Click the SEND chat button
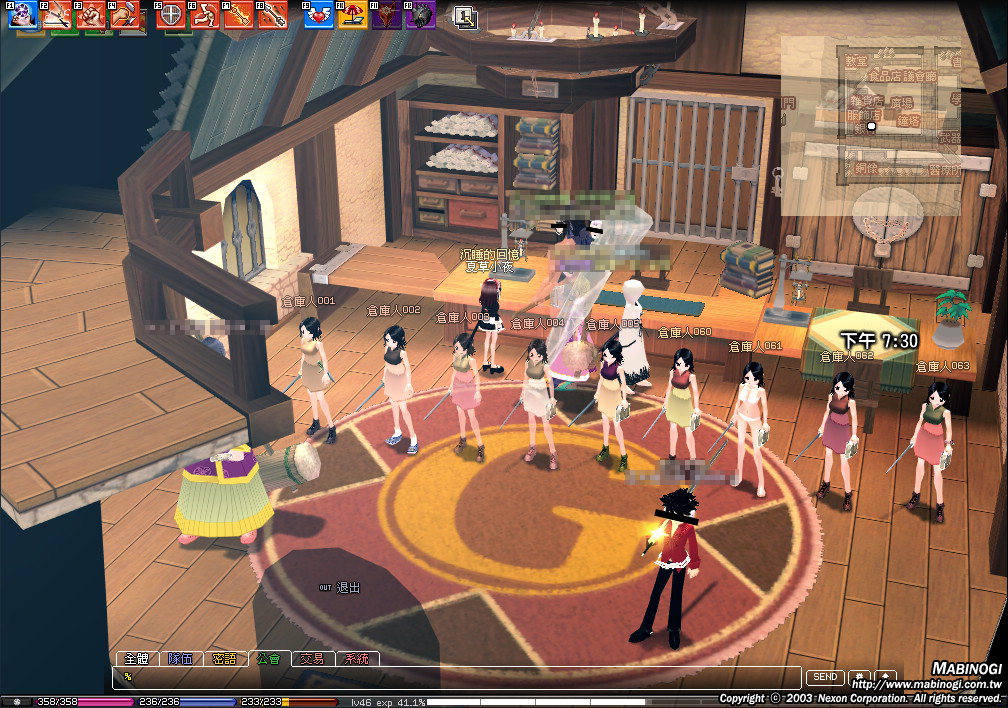The image size is (1008, 708). (x=825, y=677)
